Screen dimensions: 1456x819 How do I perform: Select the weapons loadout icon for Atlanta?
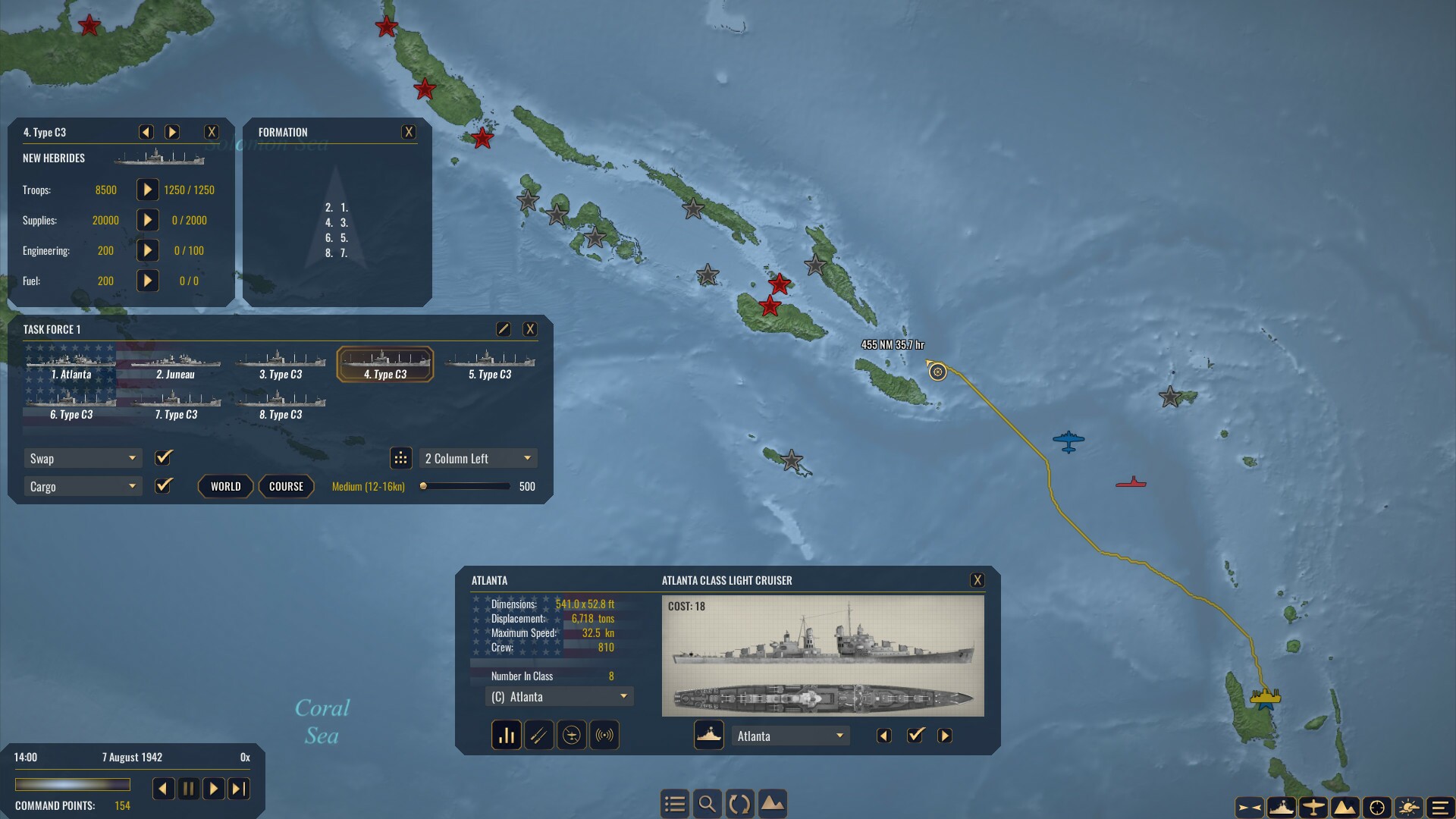(x=539, y=735)
